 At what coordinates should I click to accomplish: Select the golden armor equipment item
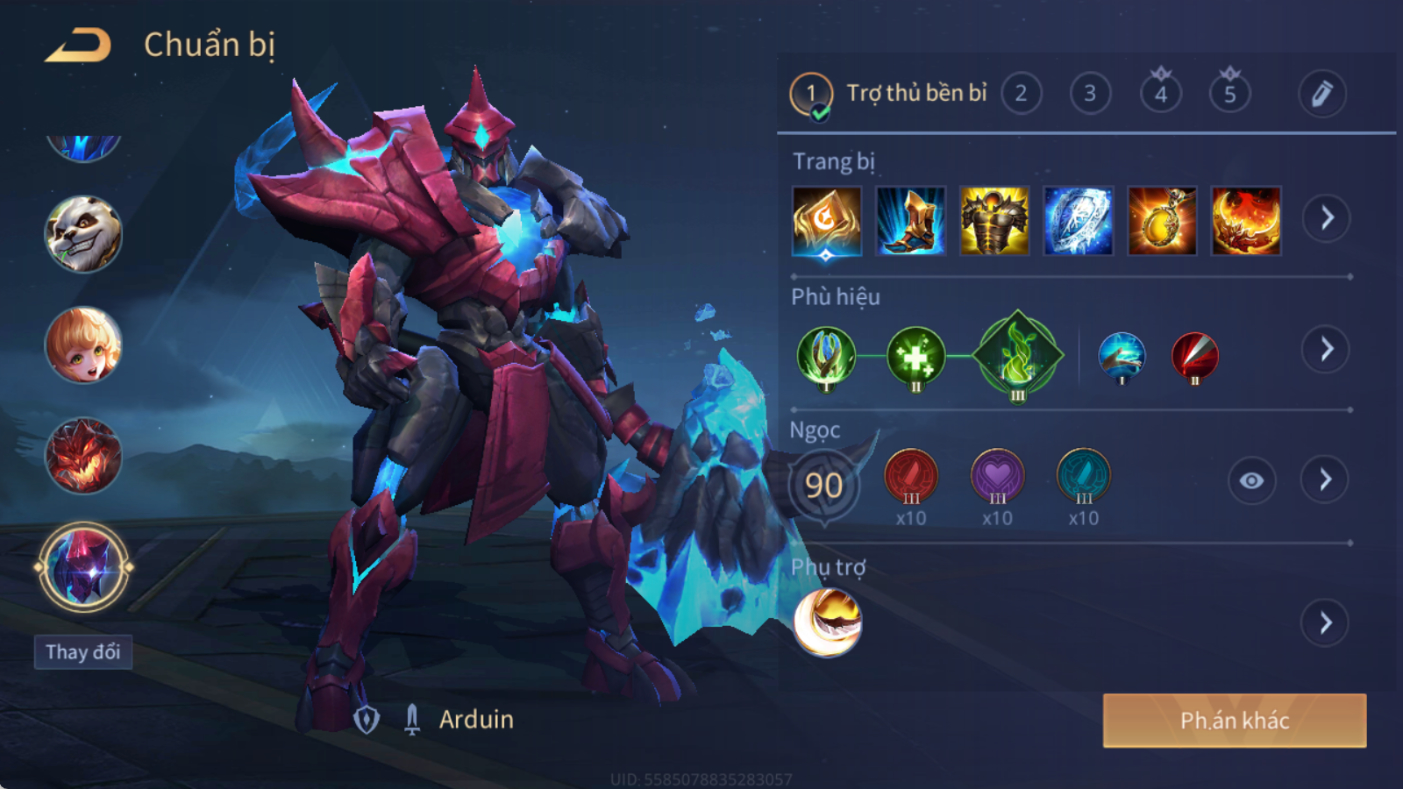(x=995, y=220)
